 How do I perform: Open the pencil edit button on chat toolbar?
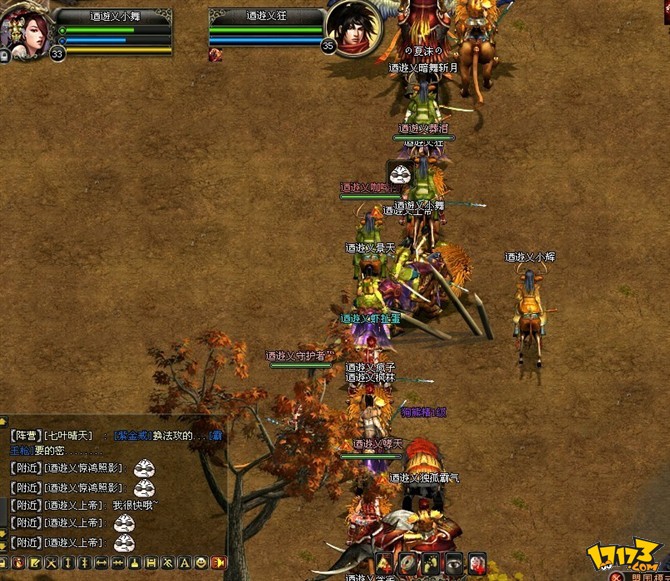pos(34,563)
